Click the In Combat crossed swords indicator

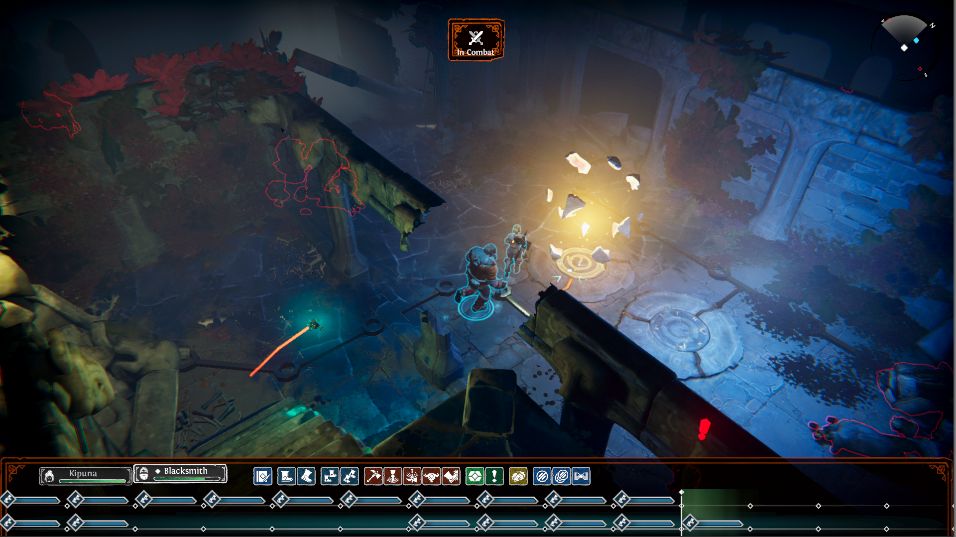coord(476,39)
